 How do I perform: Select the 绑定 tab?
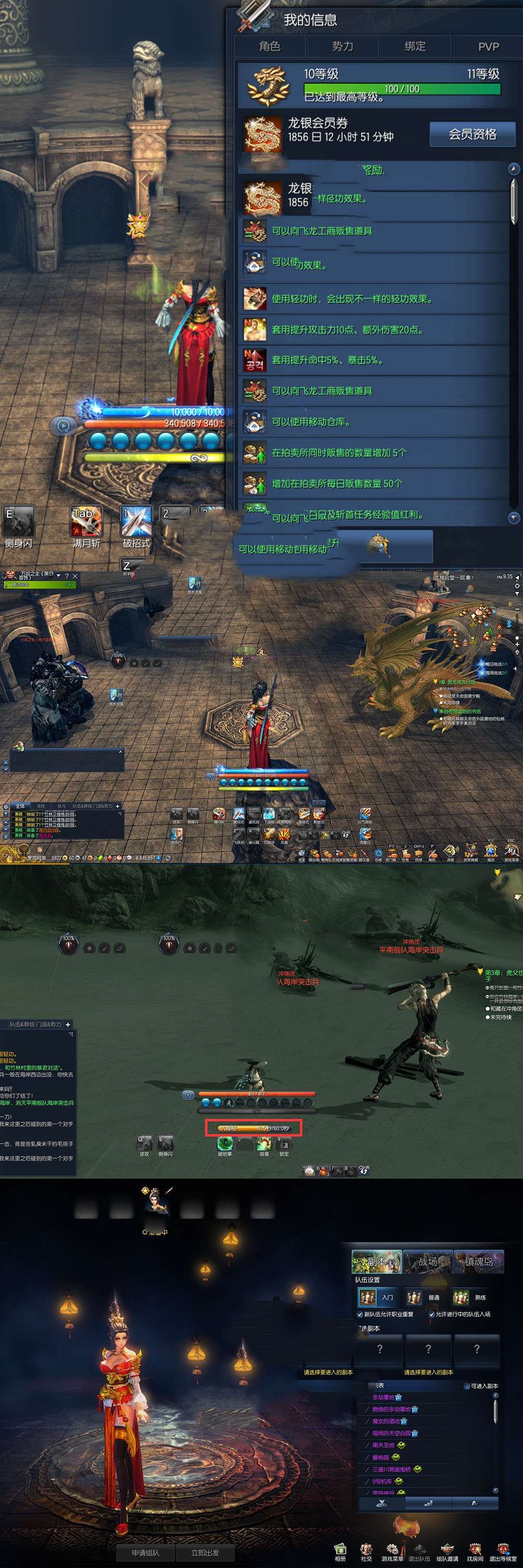415,47
